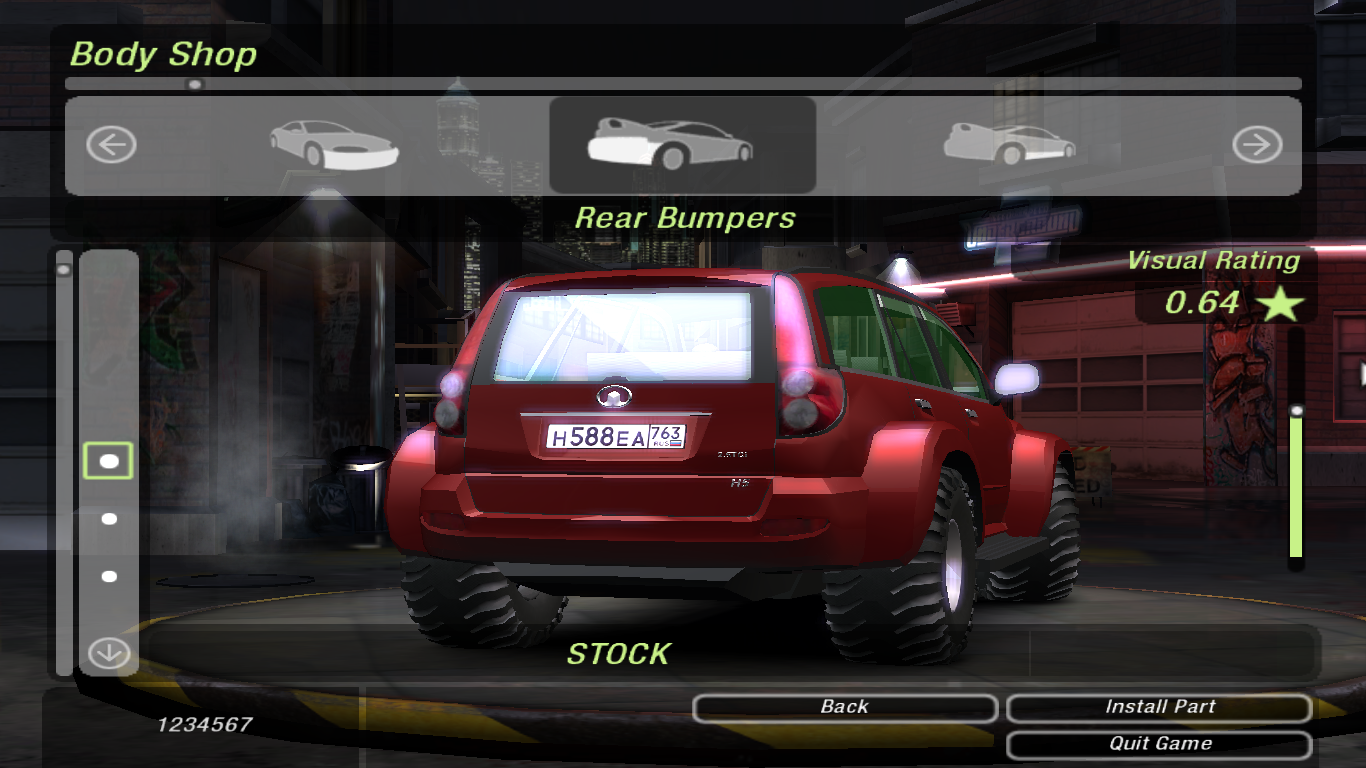The height and width of the screenshot is (768, 1366).
Task: Go Back from the Body Shop
Action: point(844,708)
